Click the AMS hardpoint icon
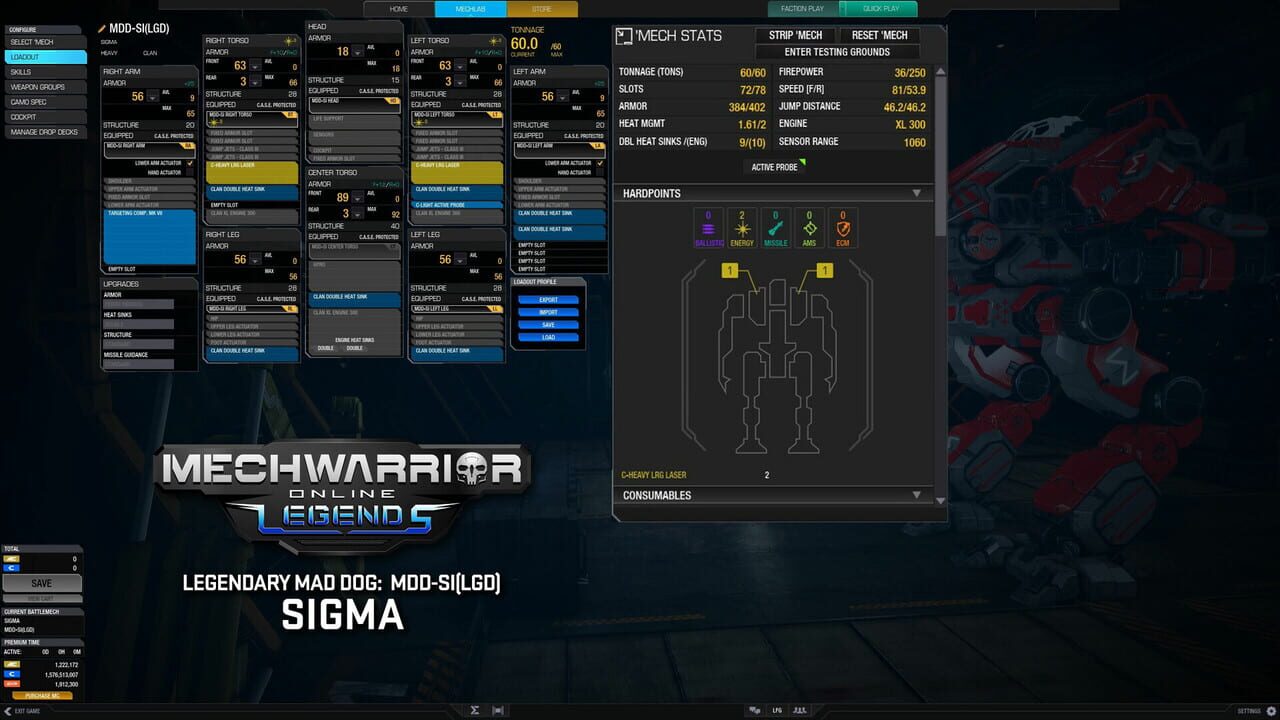The height and width of the screenshot is (720, 1280). (809, 227)
